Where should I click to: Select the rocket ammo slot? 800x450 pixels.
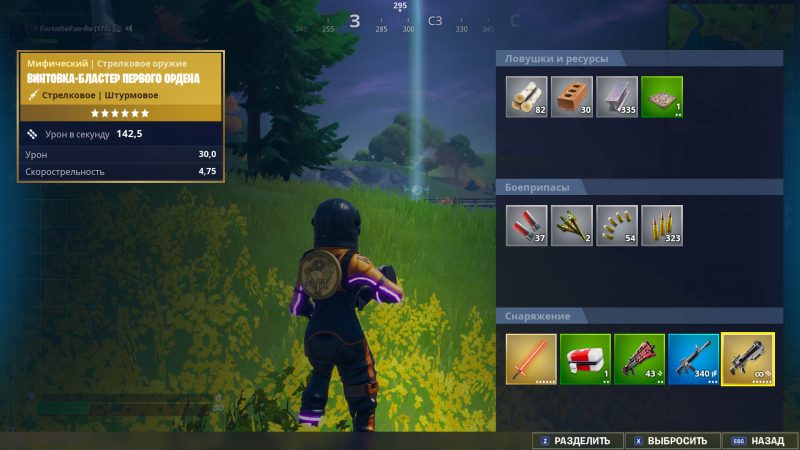pyautogui.click(x=571, y=226)
